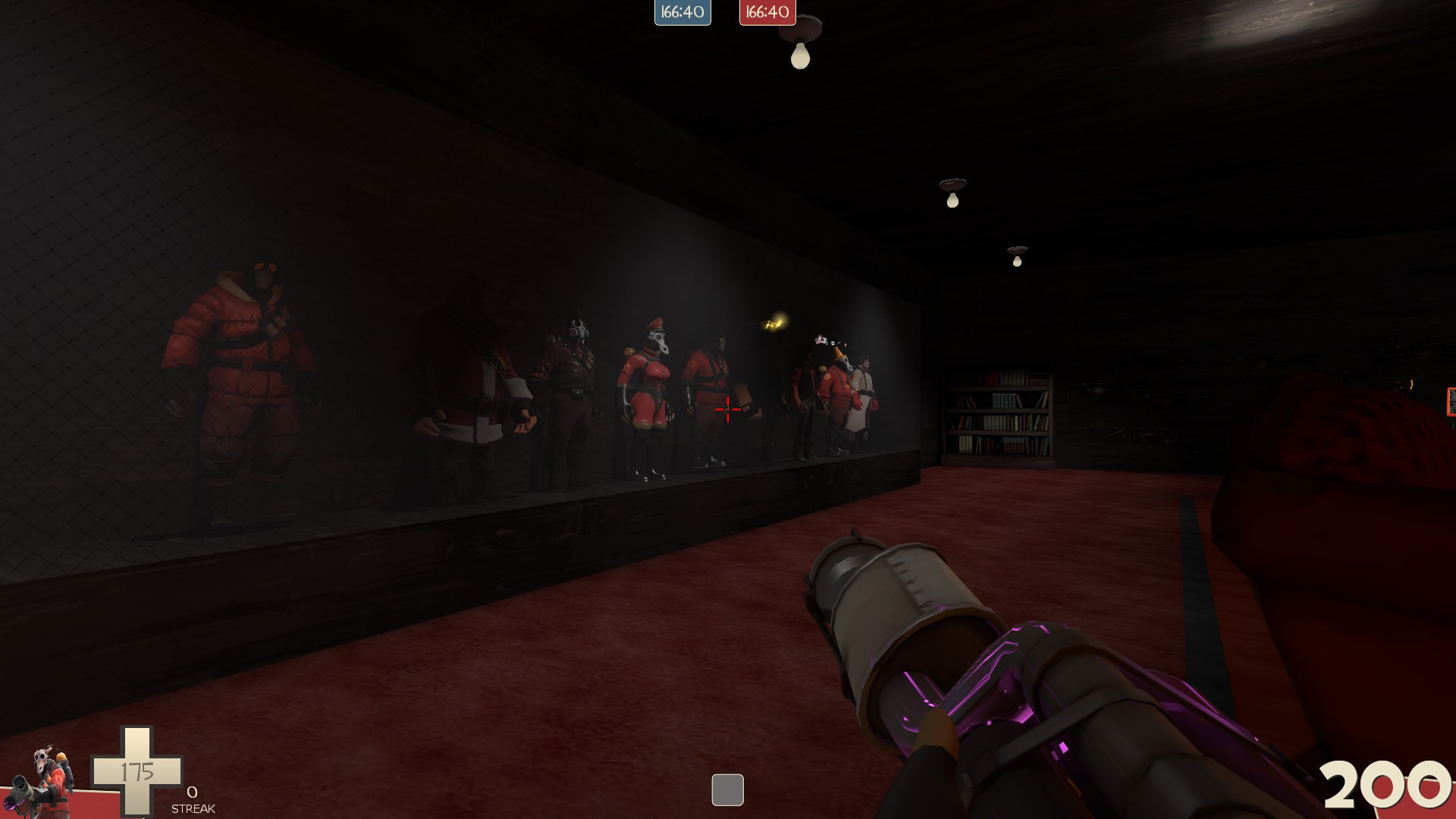Click the crosshair at screen center

(727, 409)
